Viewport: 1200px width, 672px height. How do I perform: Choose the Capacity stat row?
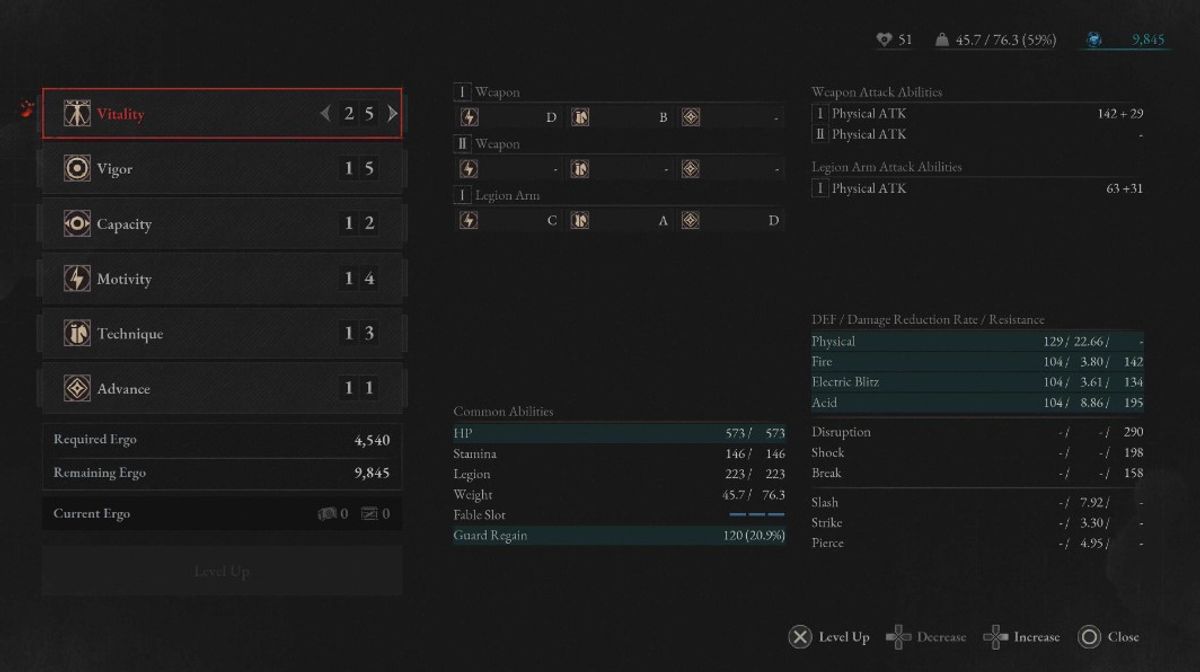[x=222, y=224]
